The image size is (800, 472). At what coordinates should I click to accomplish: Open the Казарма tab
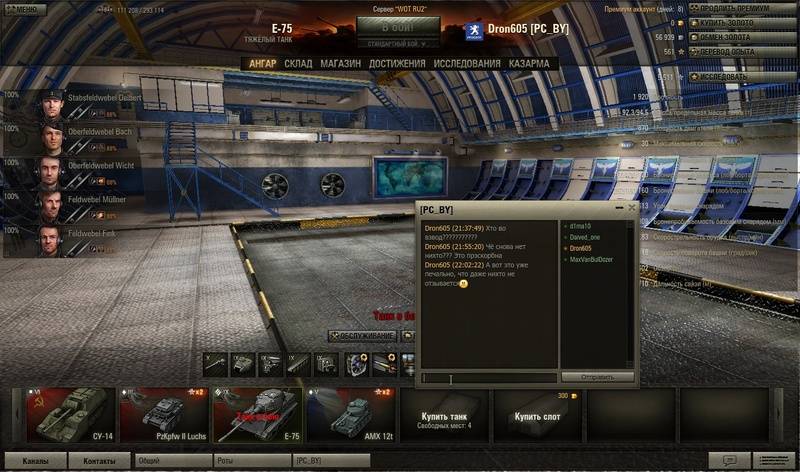tap(528, 64)
